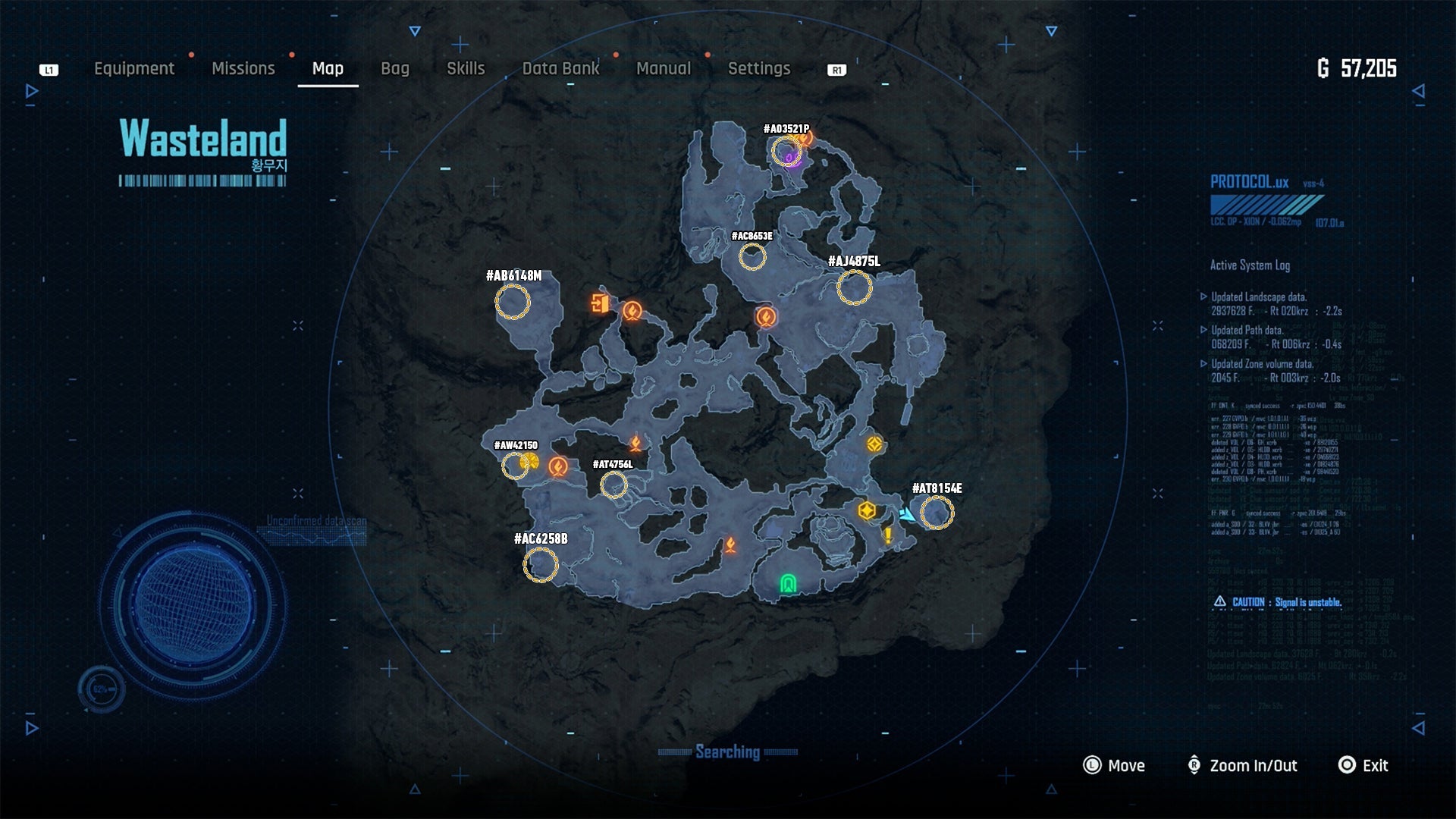Select the orange exit door marker
This screenshot has height=819, width=1456.
coord(600,303)
